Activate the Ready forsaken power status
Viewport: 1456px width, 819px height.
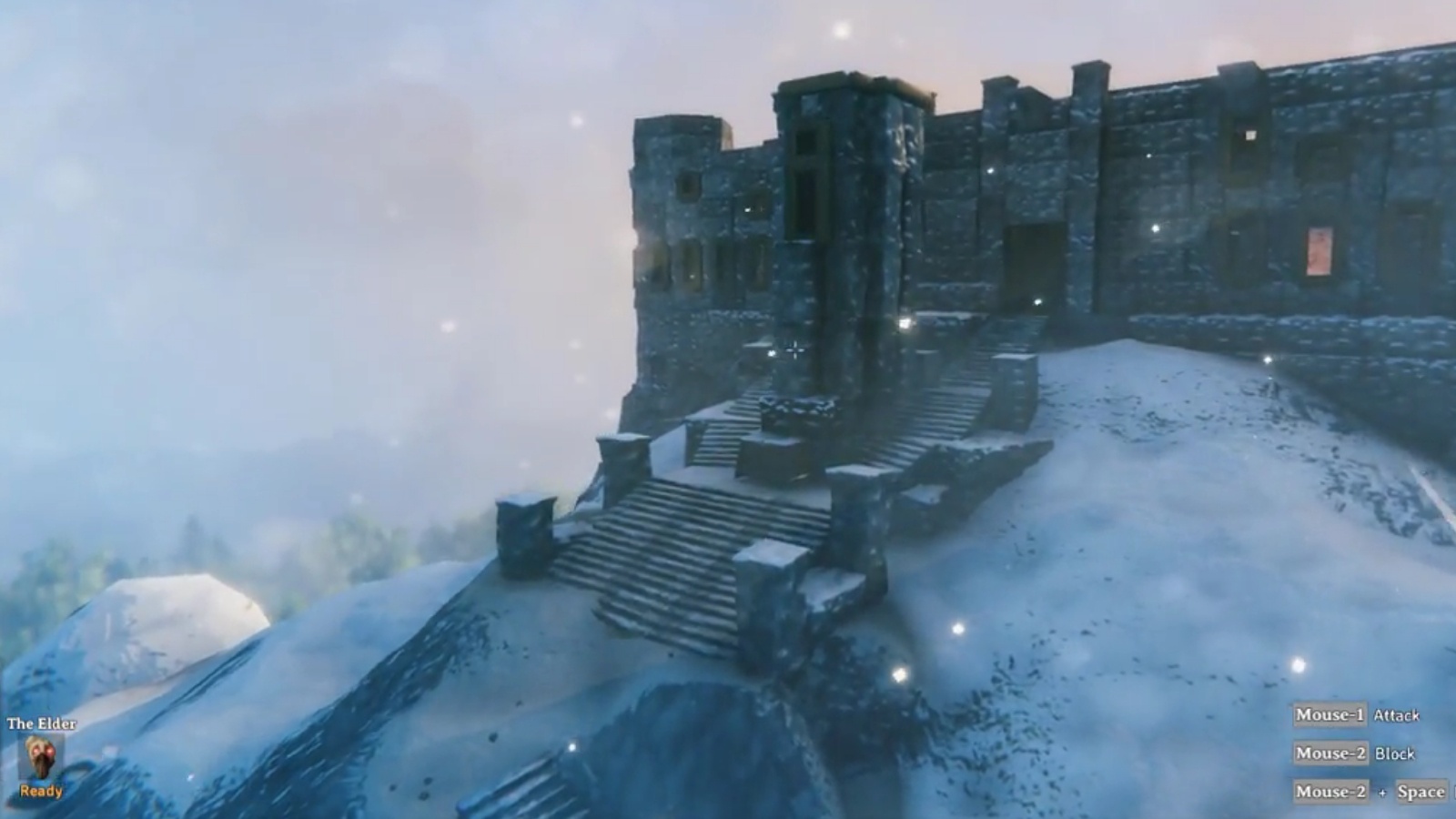[41, 790]
